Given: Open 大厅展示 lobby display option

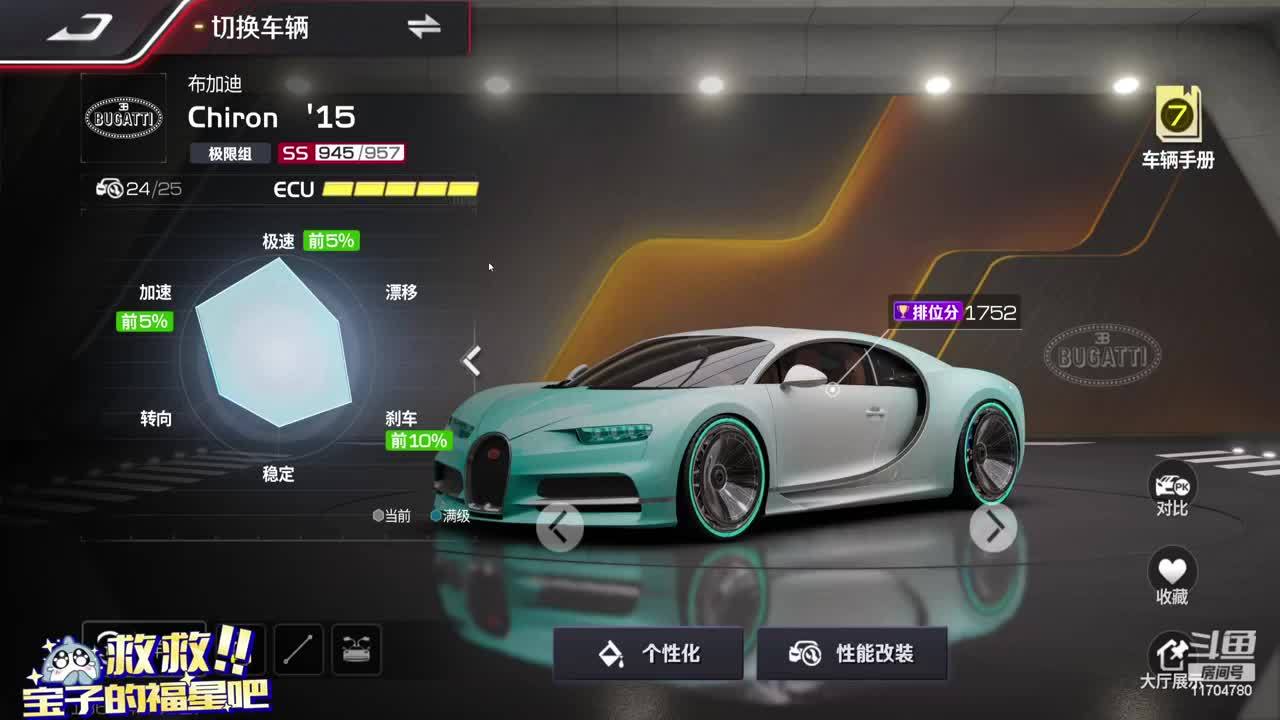Looking at the screenshot, I should tap(1168, 660).
